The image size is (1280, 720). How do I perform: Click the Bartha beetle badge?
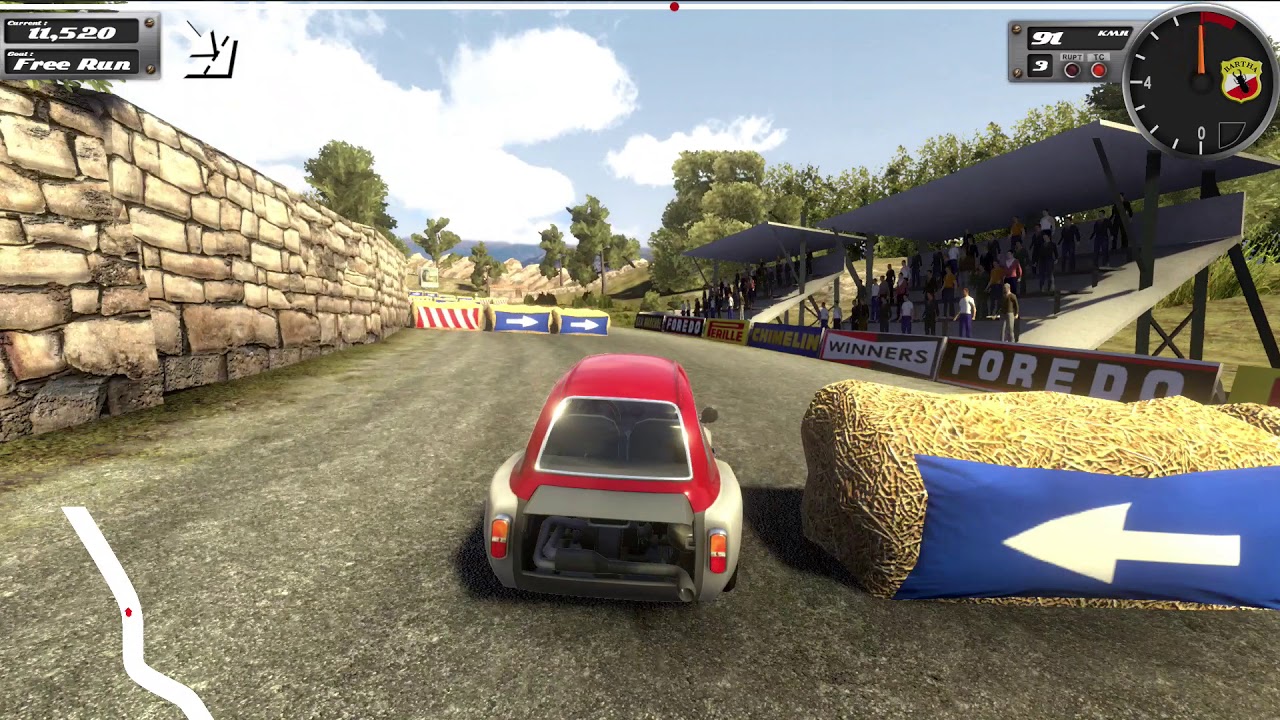(1240, 79)
